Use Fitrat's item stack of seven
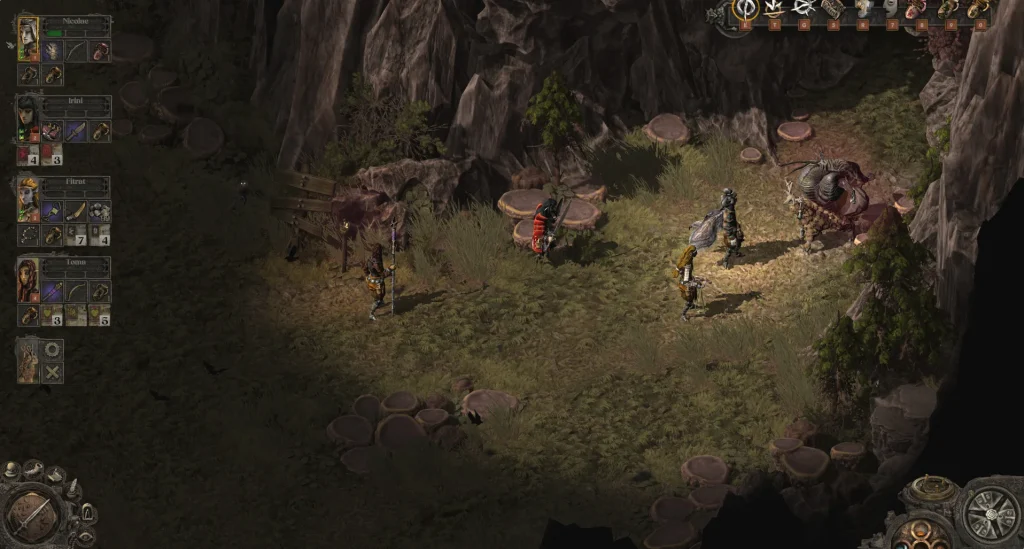Viewport: 1024px width, 549px height. tap(77, 235)
